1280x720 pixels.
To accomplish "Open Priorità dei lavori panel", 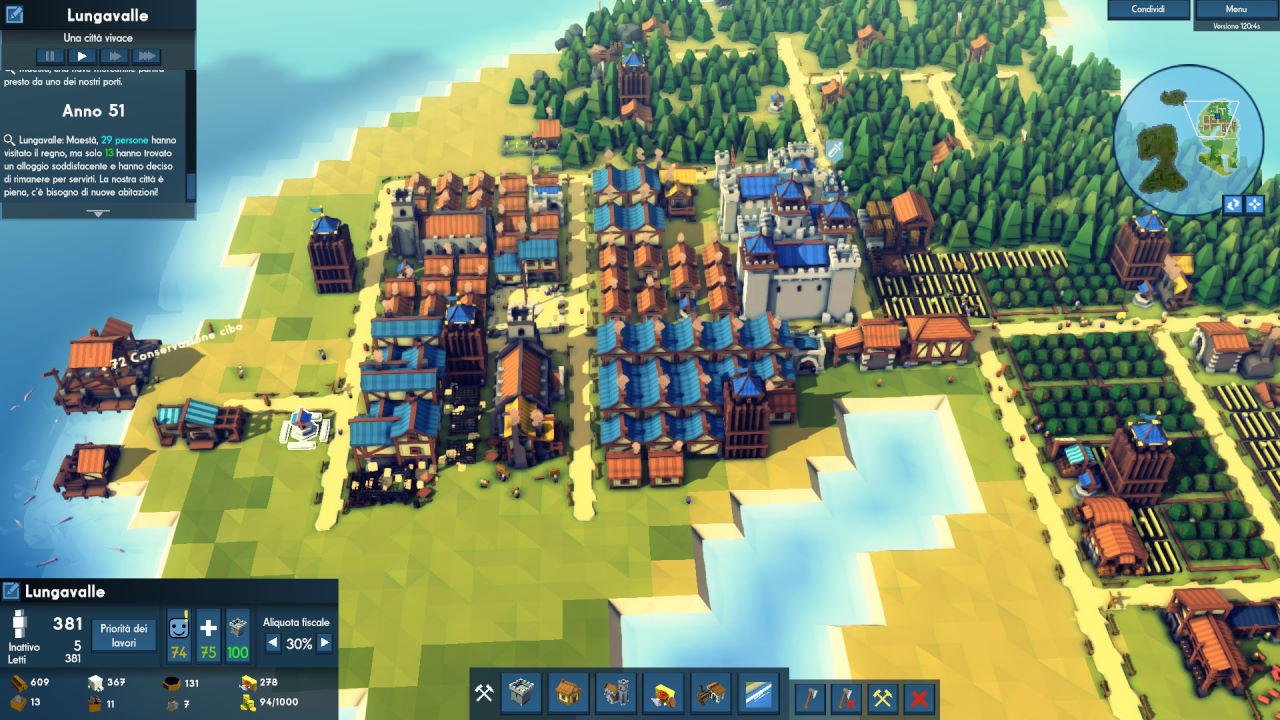I will coord(125,635).
